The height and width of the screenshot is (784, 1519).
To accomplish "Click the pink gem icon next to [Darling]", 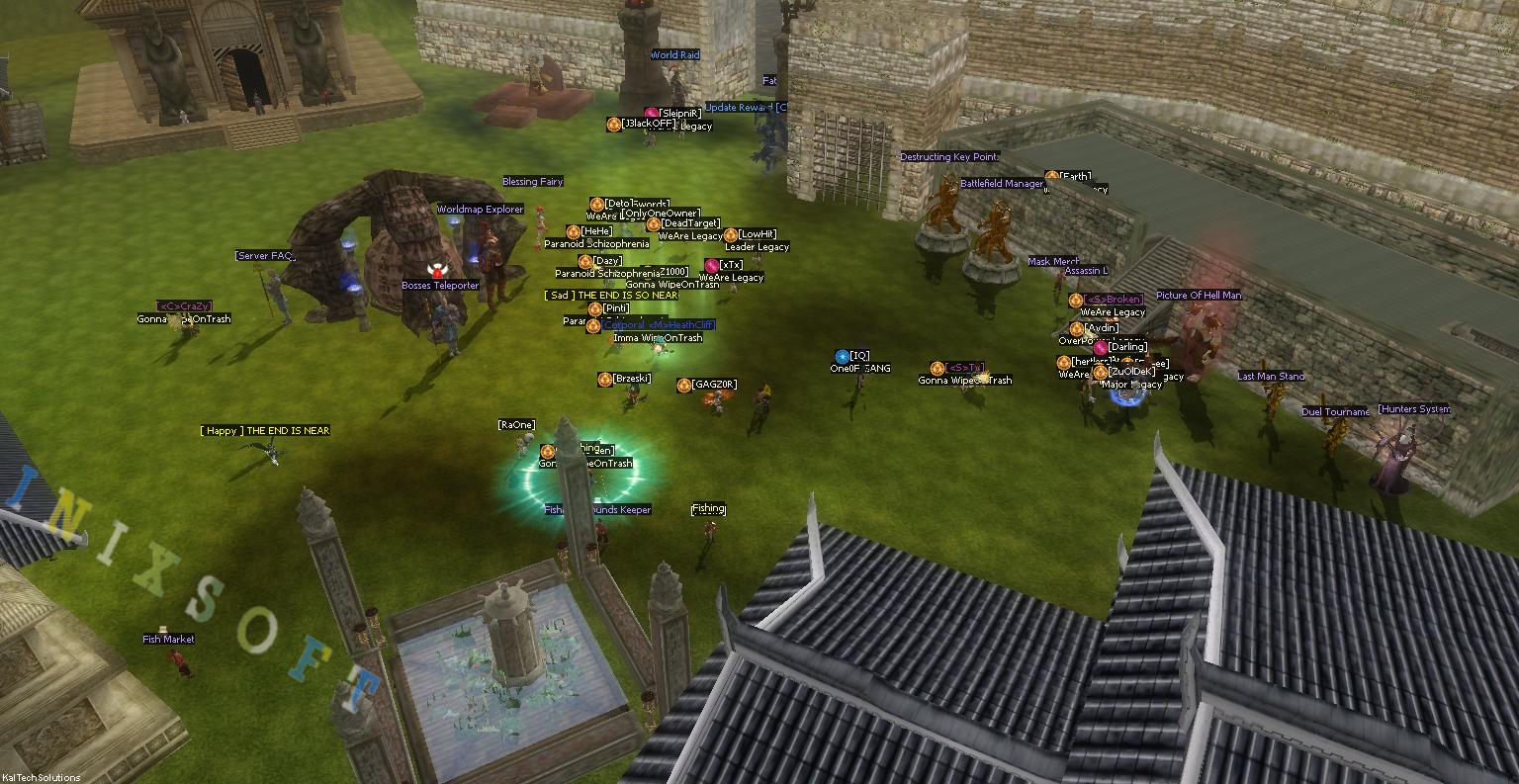I will click(x=1101, y=348).
